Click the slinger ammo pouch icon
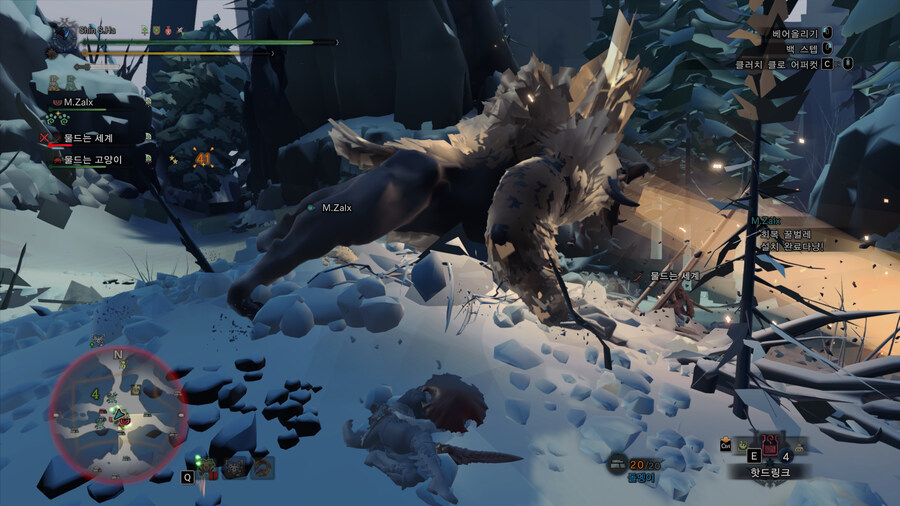Screen dimensions: 900x506 click(x=615, y=464)
